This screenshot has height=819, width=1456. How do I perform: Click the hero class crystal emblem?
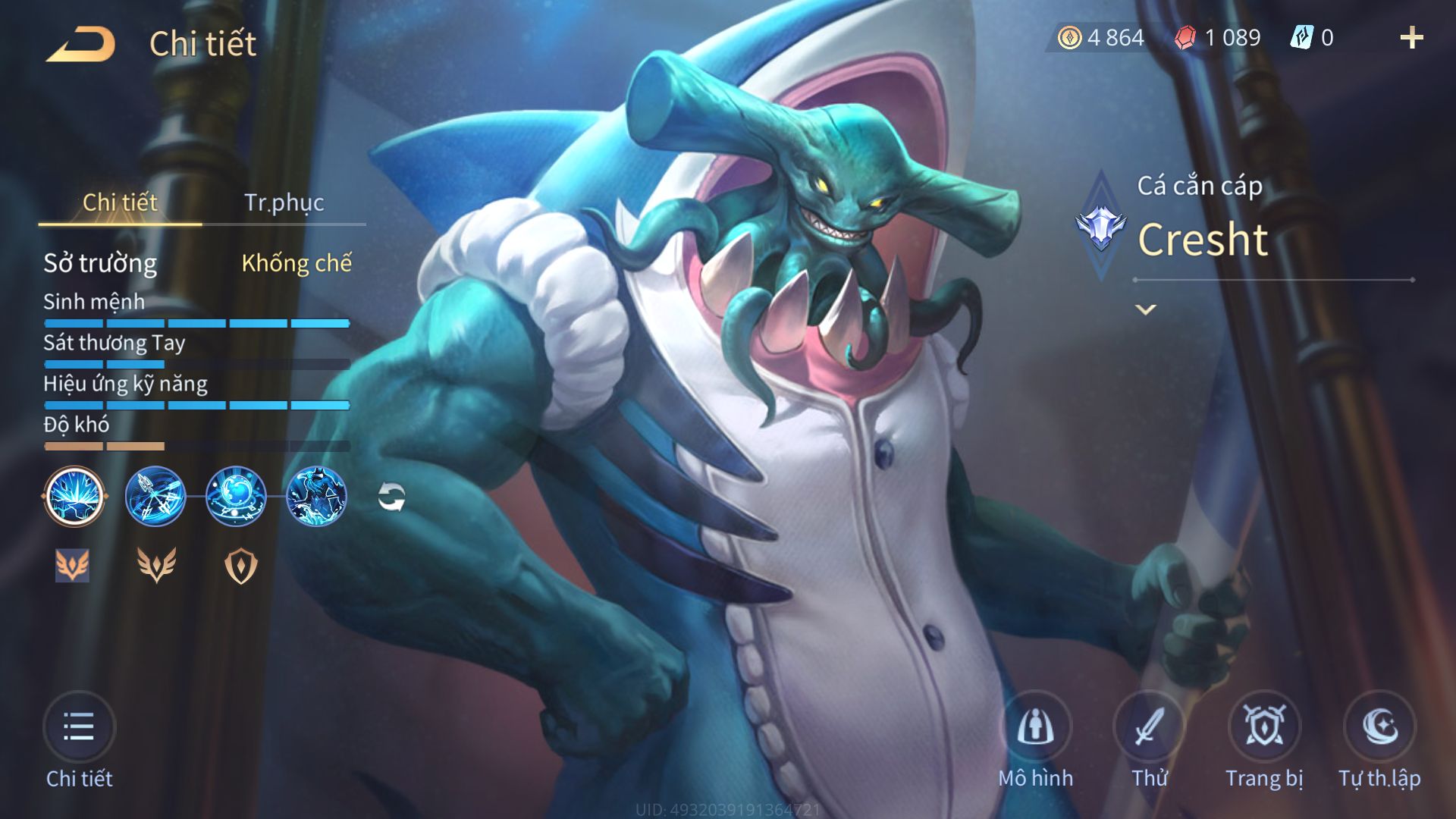(x=1100, y=226)
